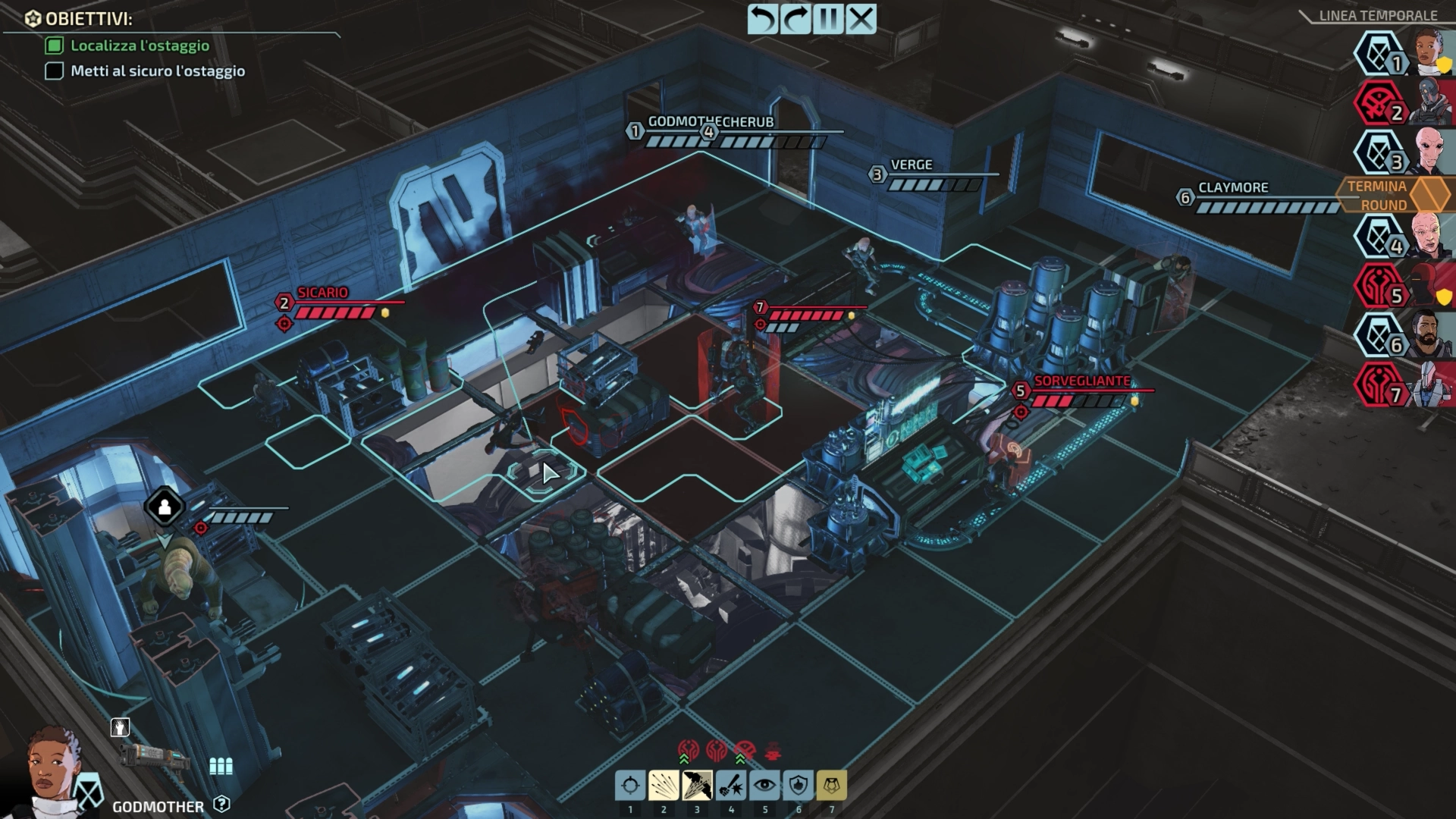Viewport: 1456px width, 819px height.
Task: Pause the game with the pause button
Action: [x=828, y=19]
